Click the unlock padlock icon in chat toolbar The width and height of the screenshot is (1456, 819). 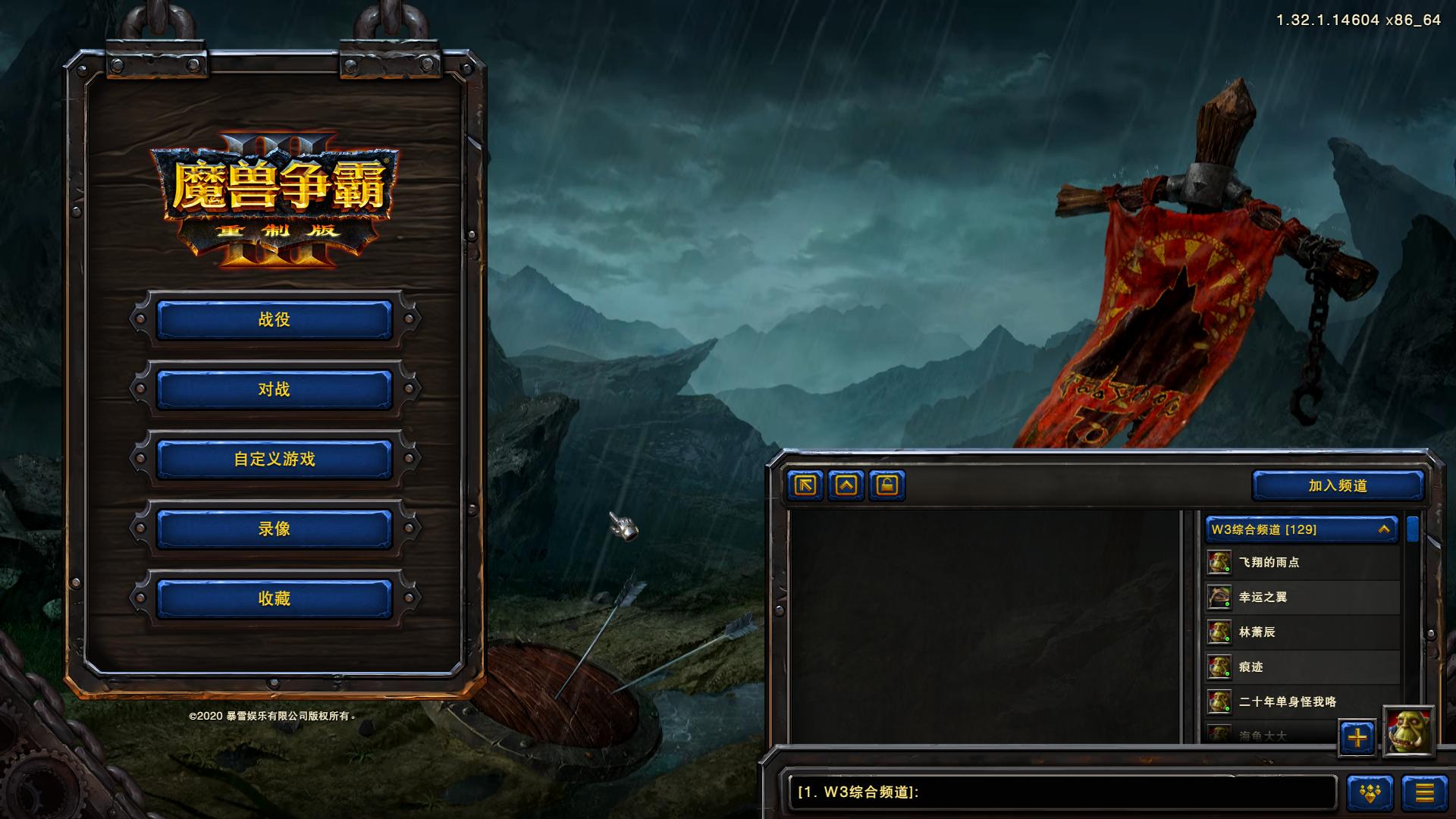pos(886,485)
